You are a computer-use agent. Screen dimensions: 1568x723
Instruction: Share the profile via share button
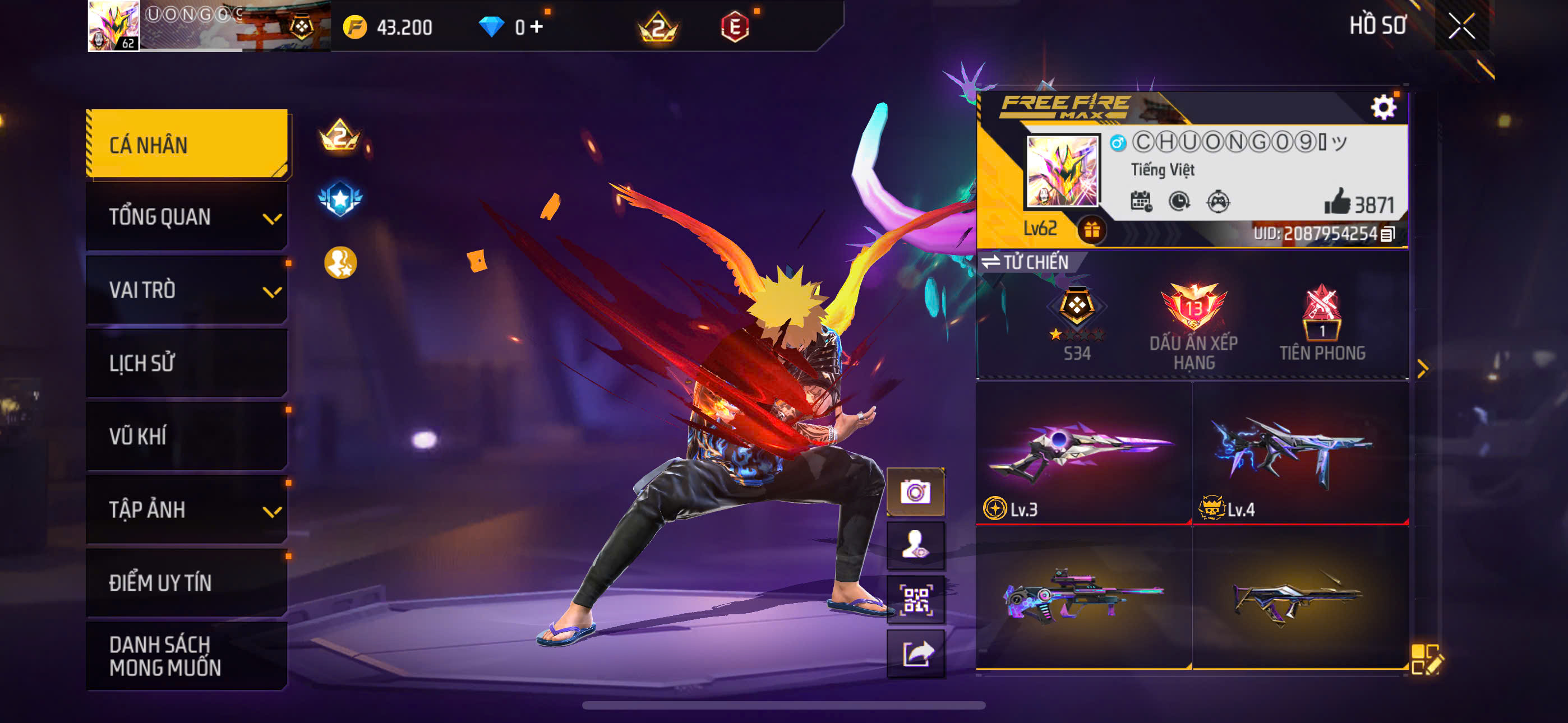pyautogui.click(x=915, y=654)
